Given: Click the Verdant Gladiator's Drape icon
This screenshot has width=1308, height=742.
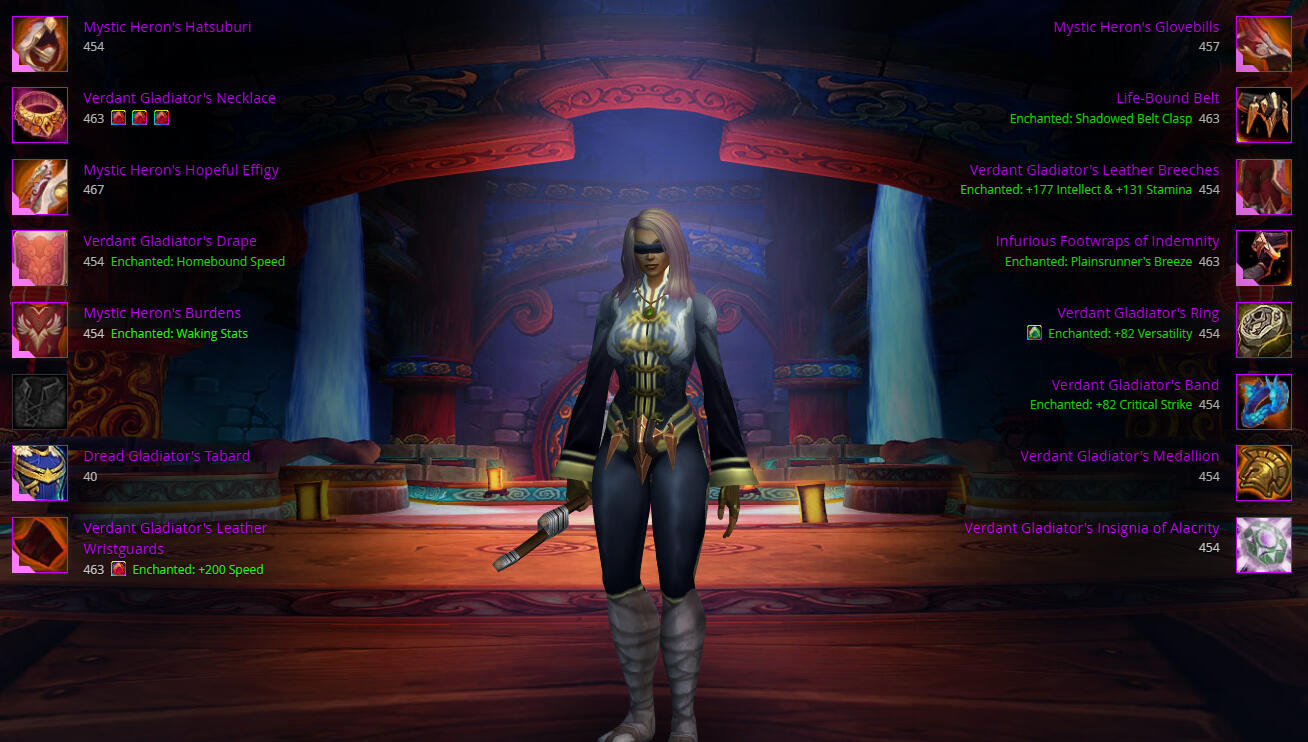Looking at the screenshot, I should 40,258.
